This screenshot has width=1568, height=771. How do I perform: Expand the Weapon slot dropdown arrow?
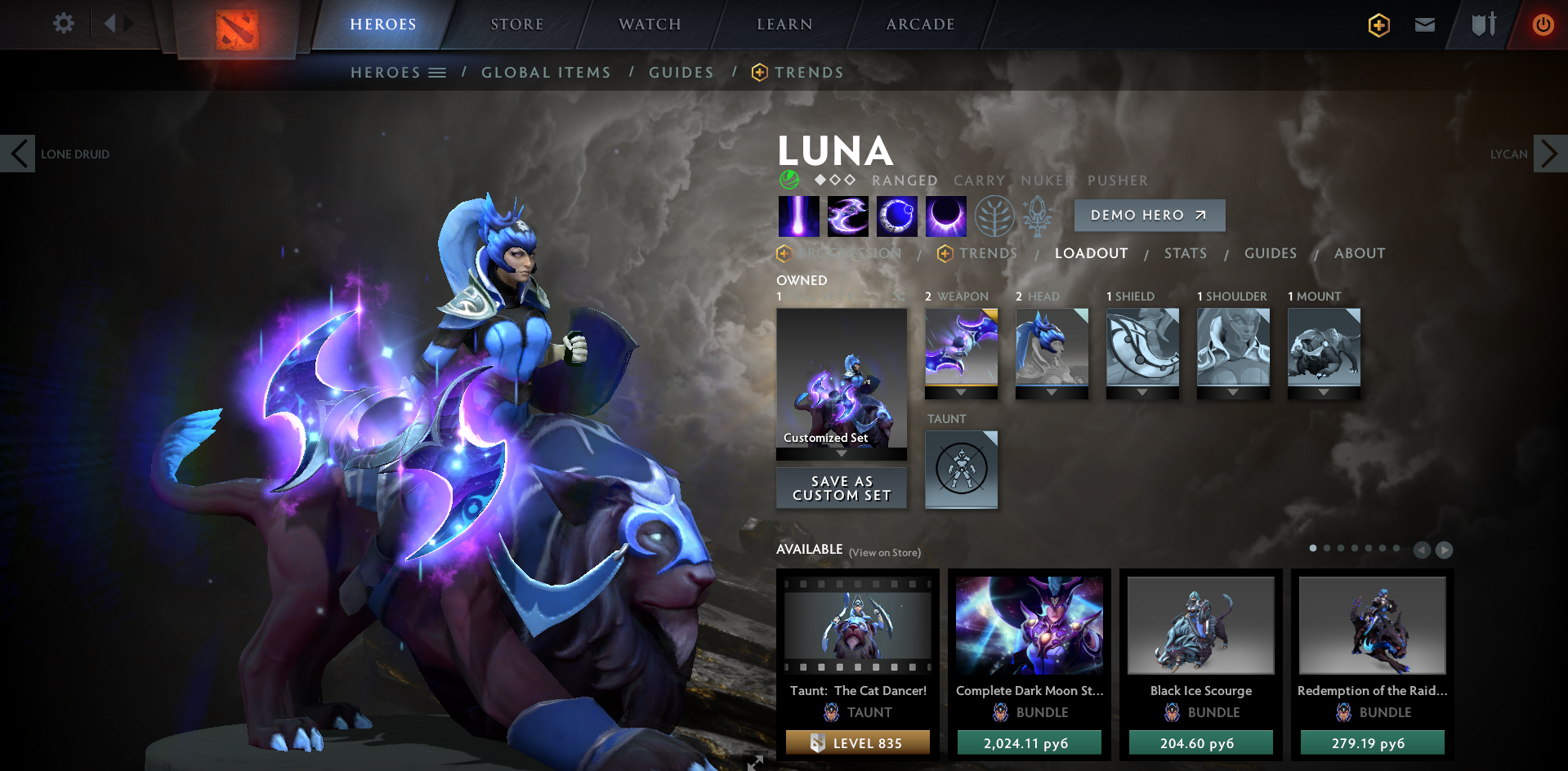[x=961, y=391]
